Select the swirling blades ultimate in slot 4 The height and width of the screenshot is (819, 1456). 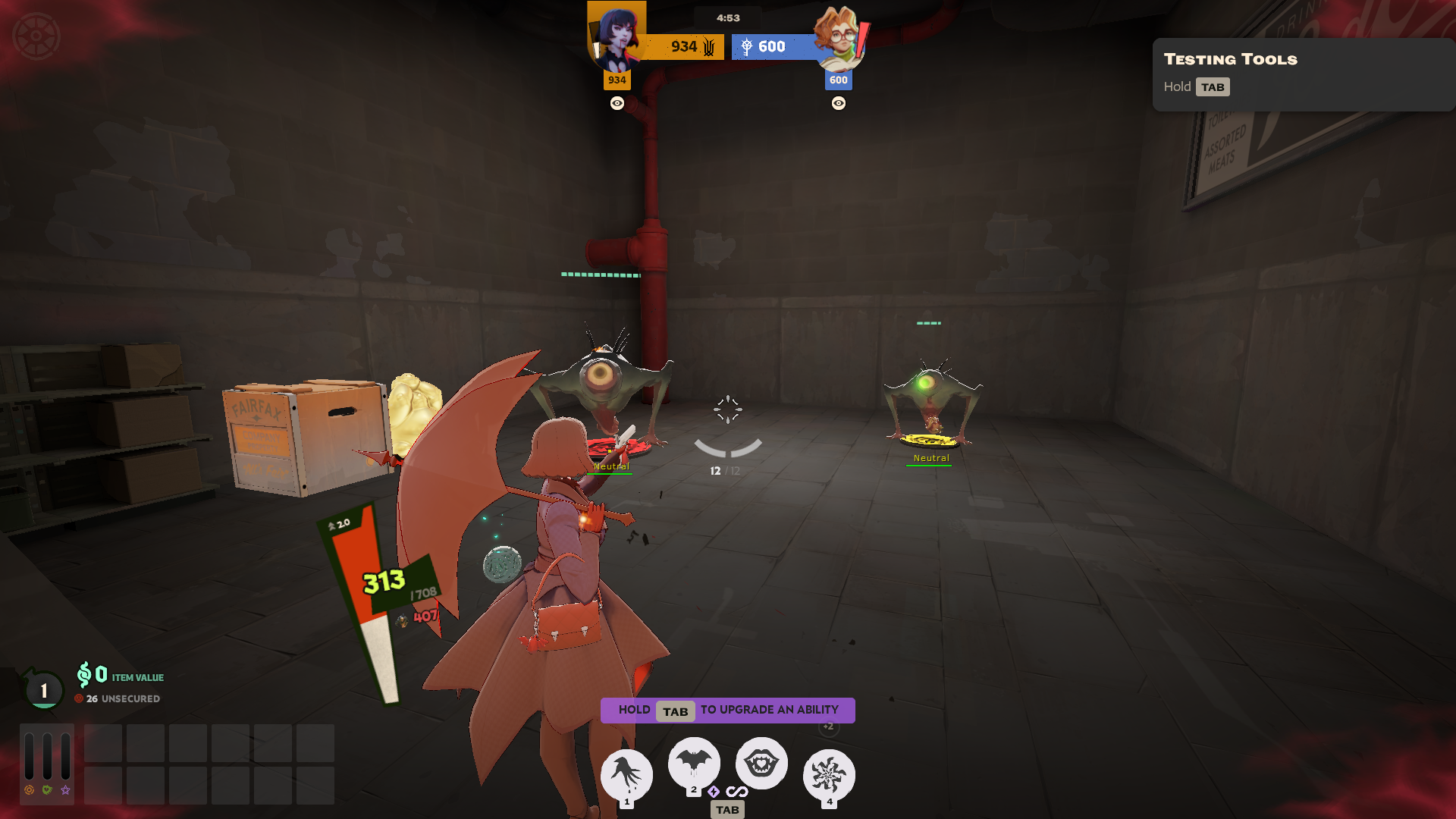click(828, 768)
